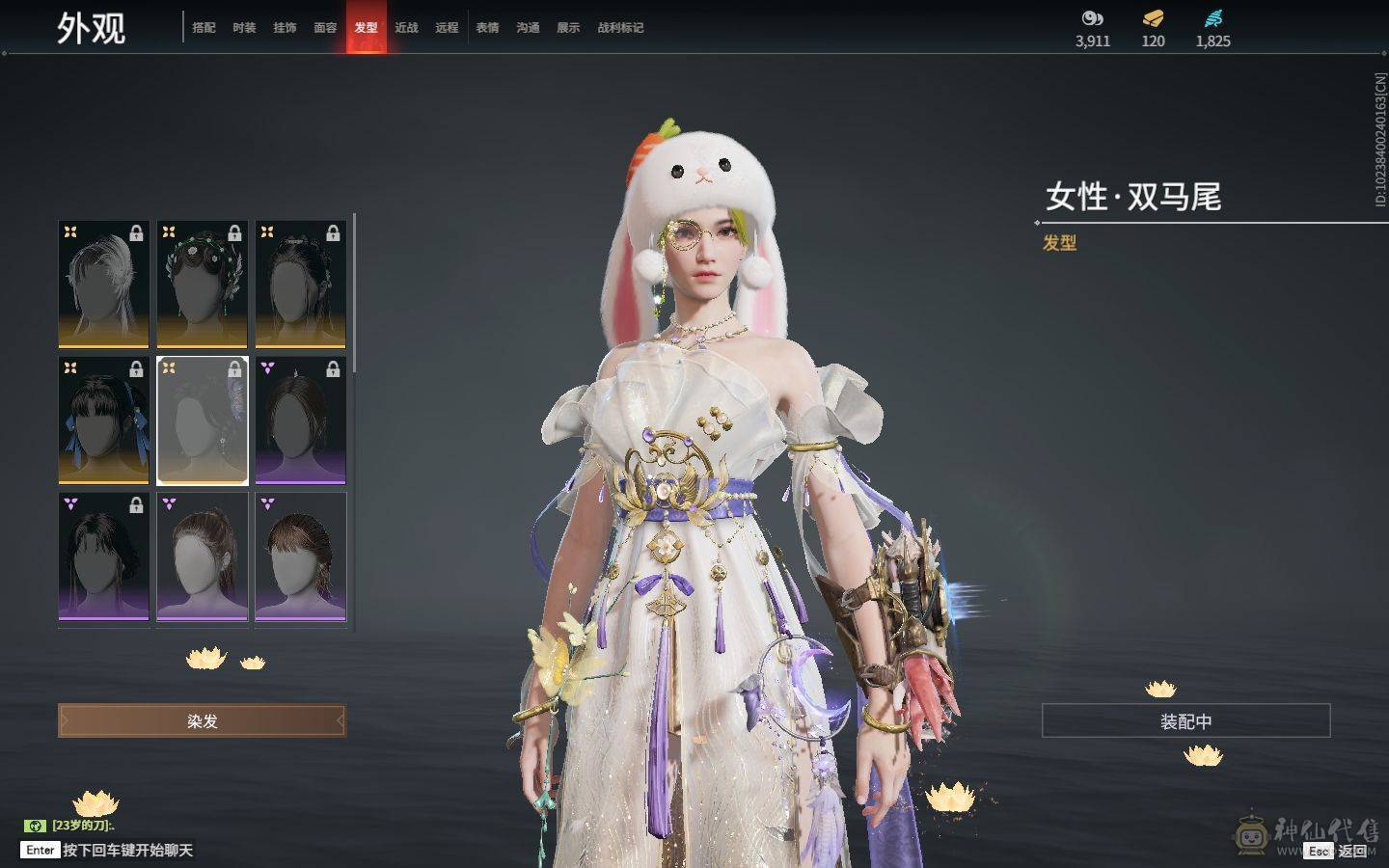Select the flower-wreath hairstyle thumbnail
This screenshot has height=868, width=1389.
[x=203, y=284]
